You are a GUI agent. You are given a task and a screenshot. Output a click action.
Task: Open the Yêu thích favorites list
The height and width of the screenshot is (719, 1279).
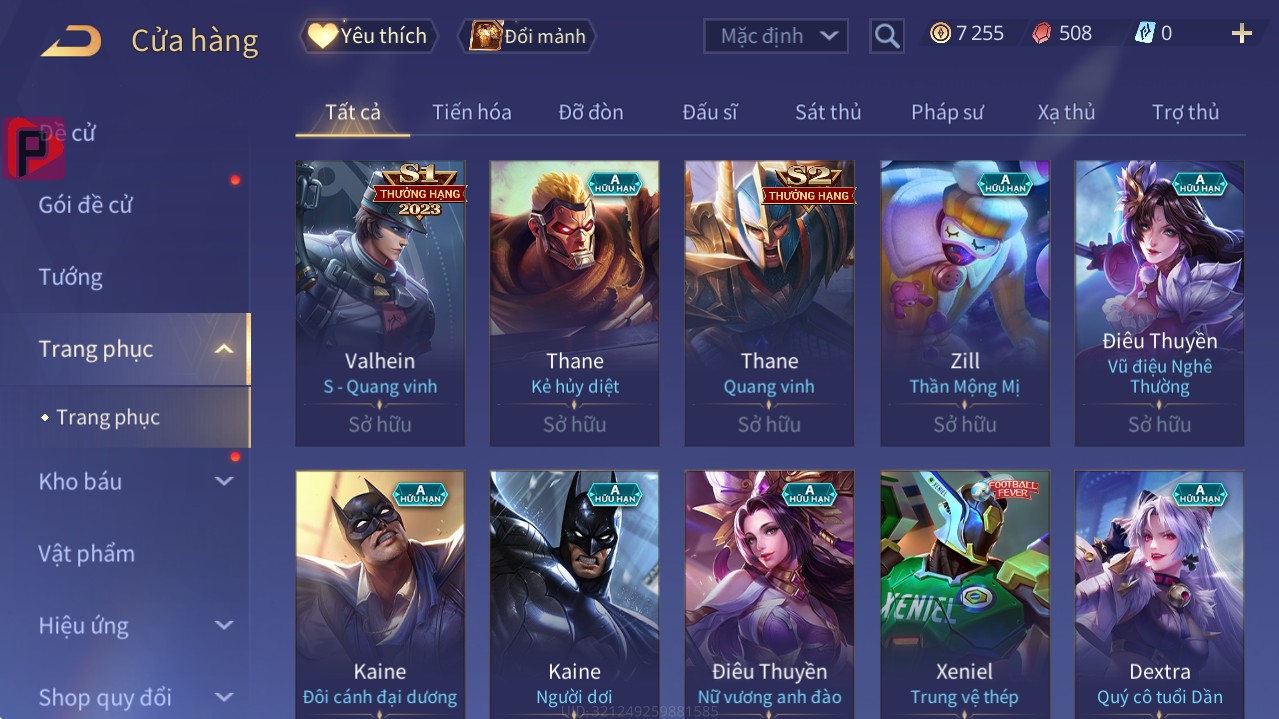click(x=369, y=36)
